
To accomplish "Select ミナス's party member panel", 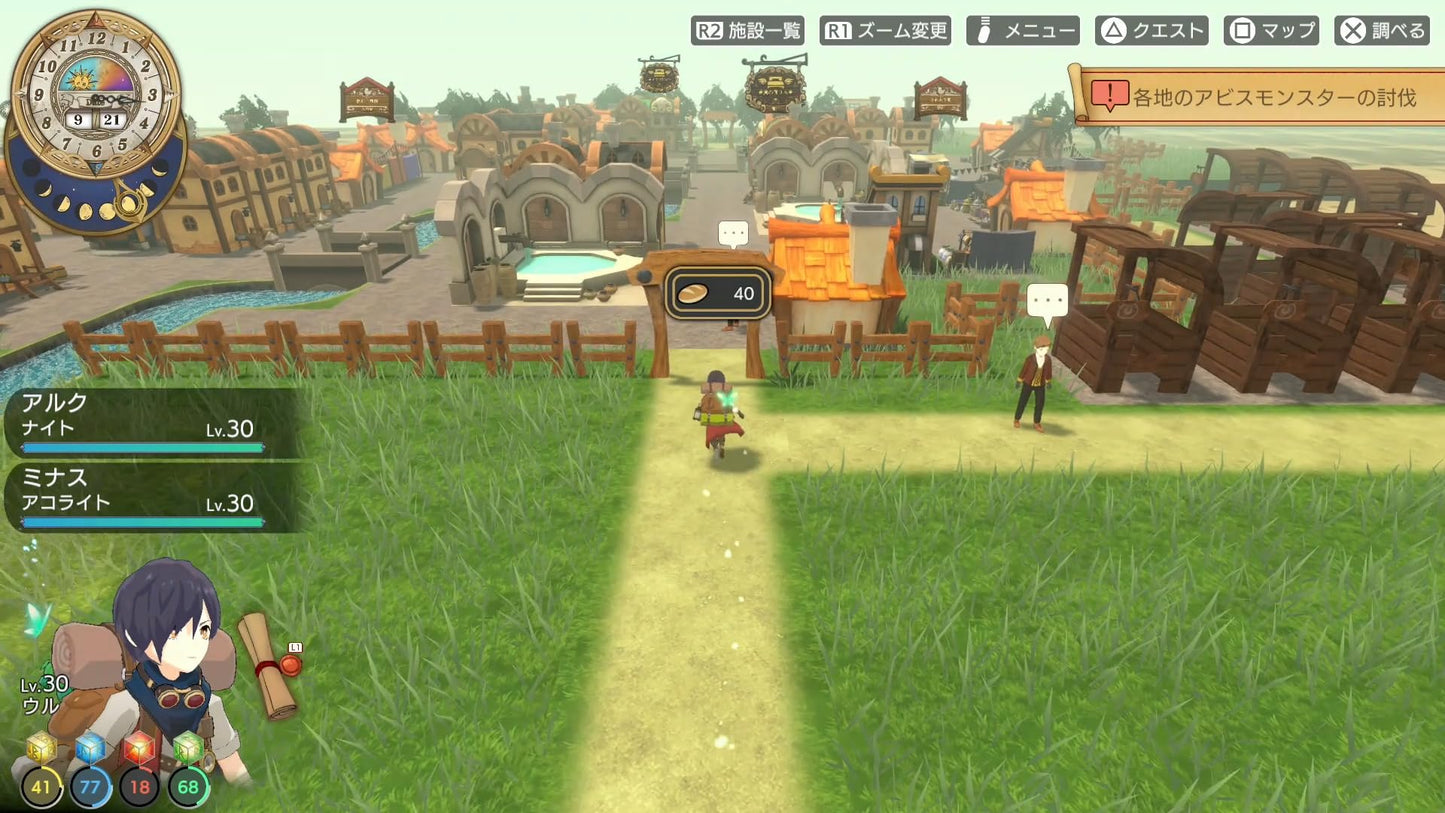I will click(x=140, y=495).
